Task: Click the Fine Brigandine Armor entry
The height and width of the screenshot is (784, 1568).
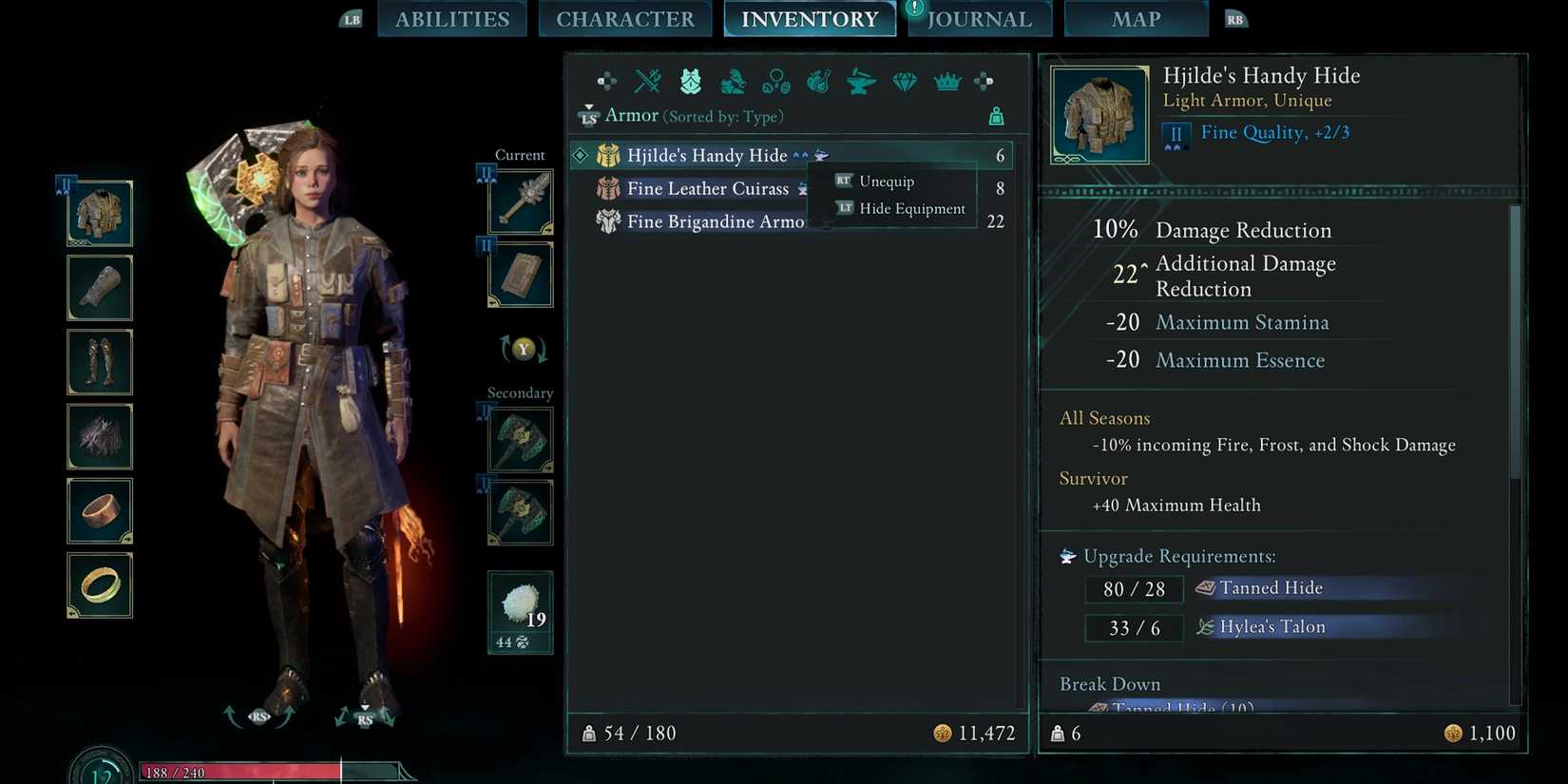Action: [x=715, y=221]
